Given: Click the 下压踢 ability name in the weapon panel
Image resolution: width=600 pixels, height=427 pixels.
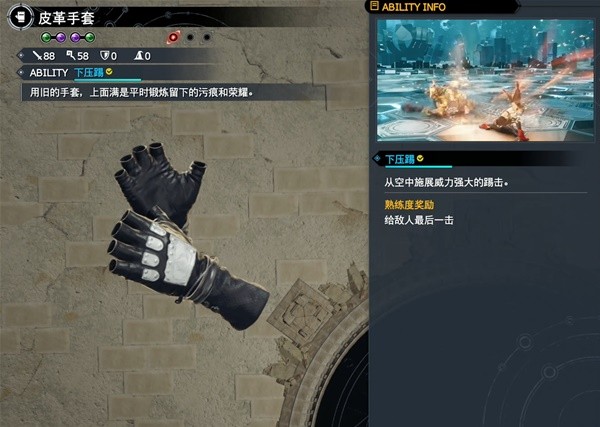Looking at the screenshot, I should (x=89, y=72).
